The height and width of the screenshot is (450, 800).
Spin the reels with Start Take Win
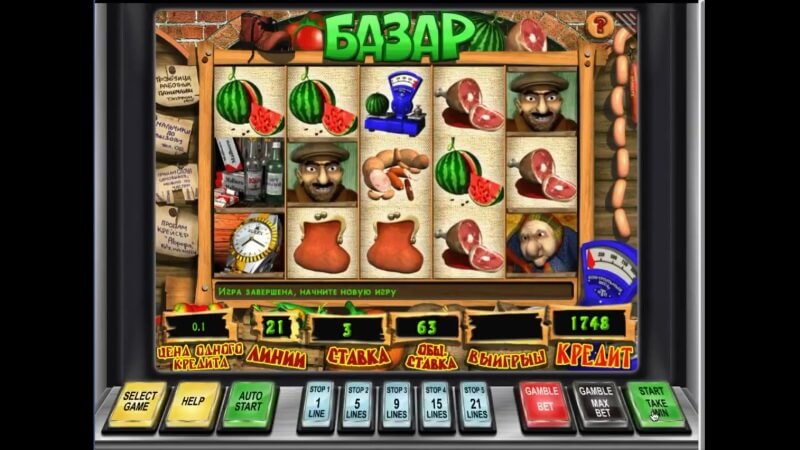point(654,402)
